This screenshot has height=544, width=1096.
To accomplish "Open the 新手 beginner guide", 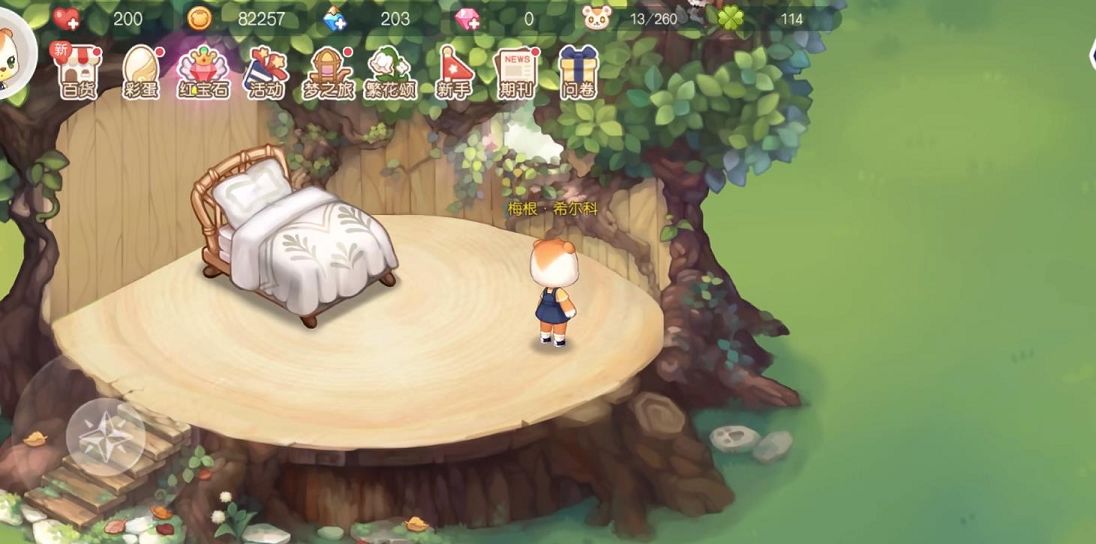I will 453,72.
